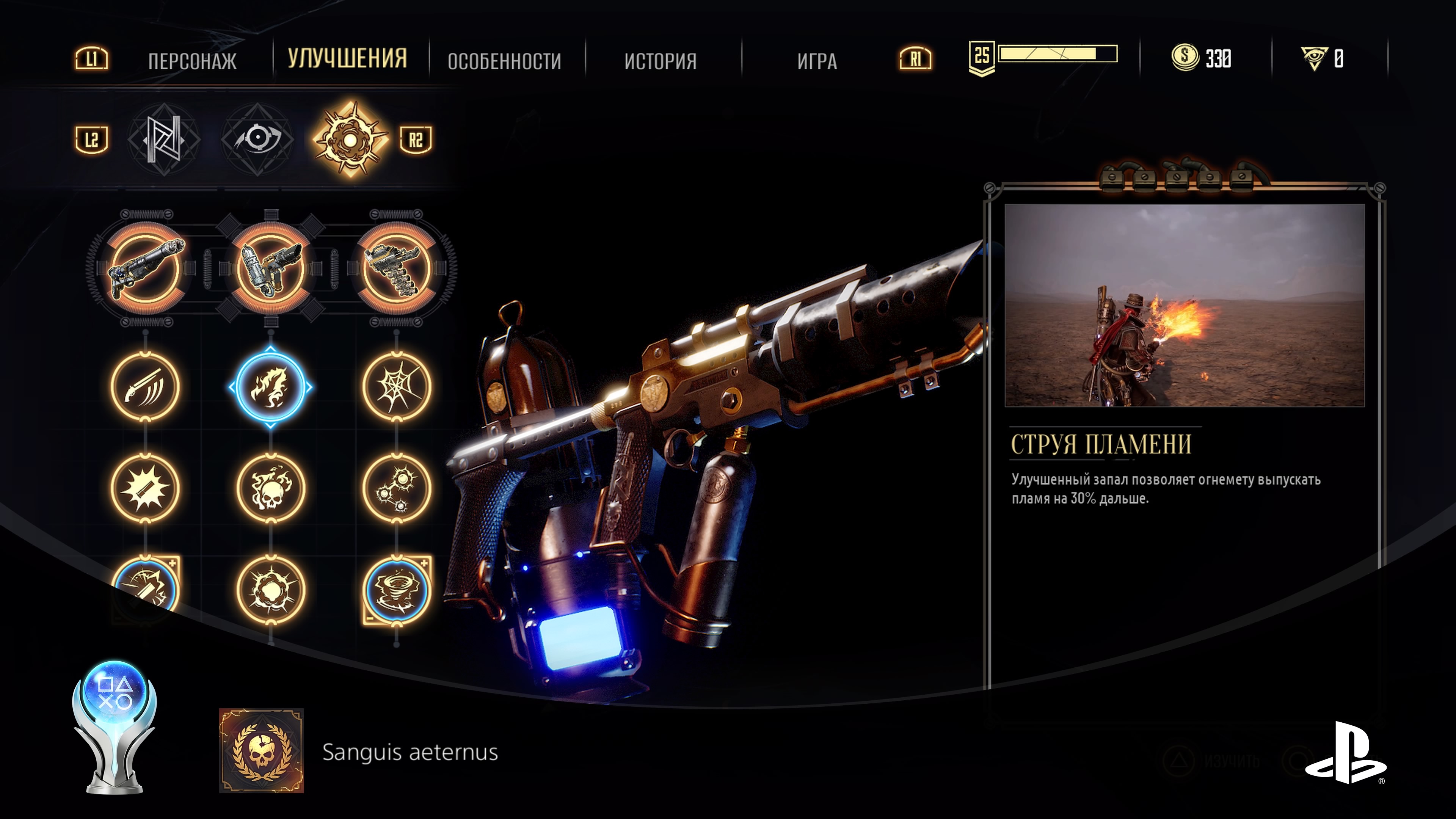Go to the ИСТОРИЯ tab
Image resolution: width=1456 pixels, height=819 pixels.
pyautogui.click(x=660, y=61)
